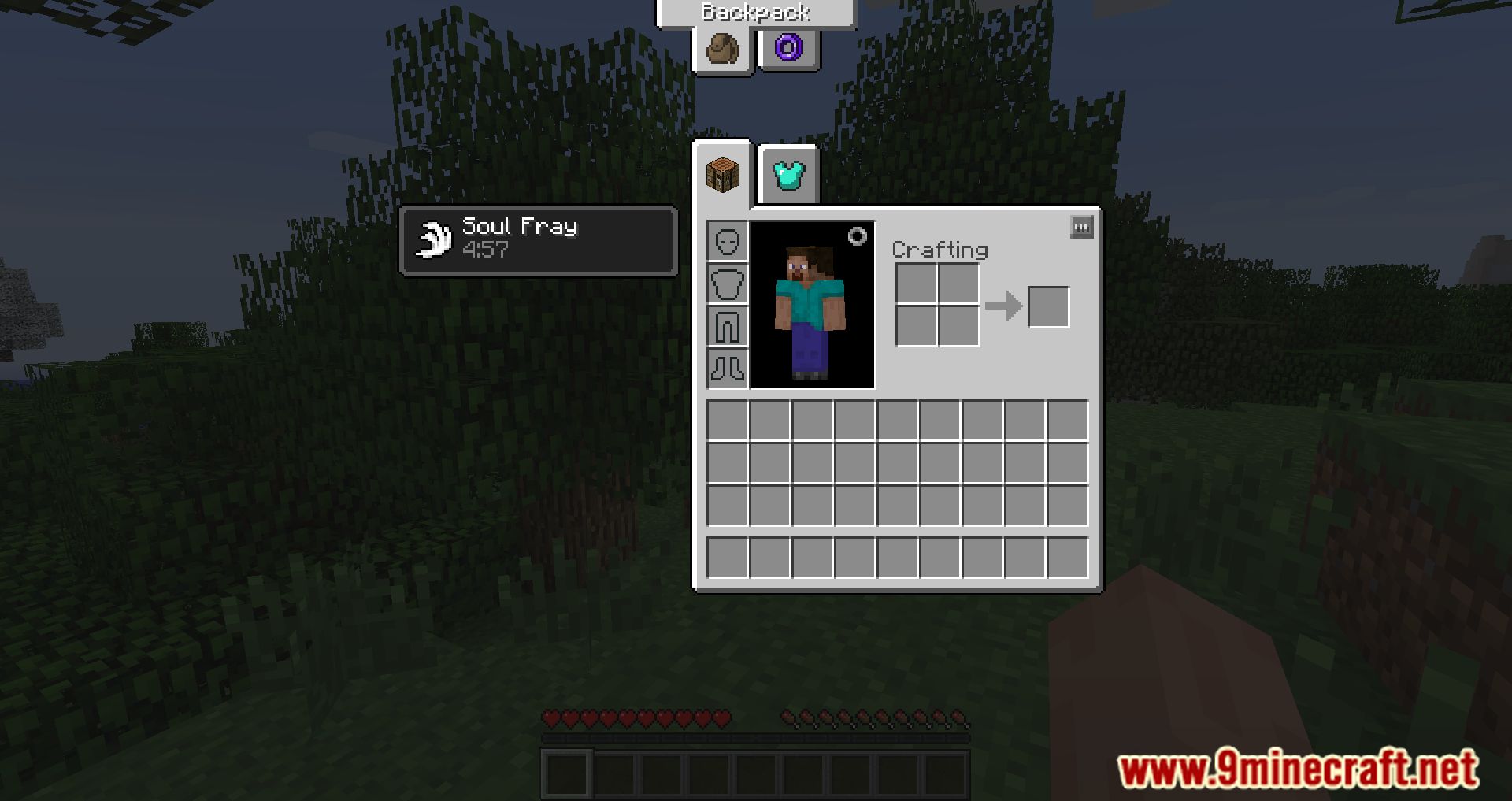The image size is (1512, 801).
Task: Switch to the diamond chestplate armor tab
Action: (x=787, y=175)
